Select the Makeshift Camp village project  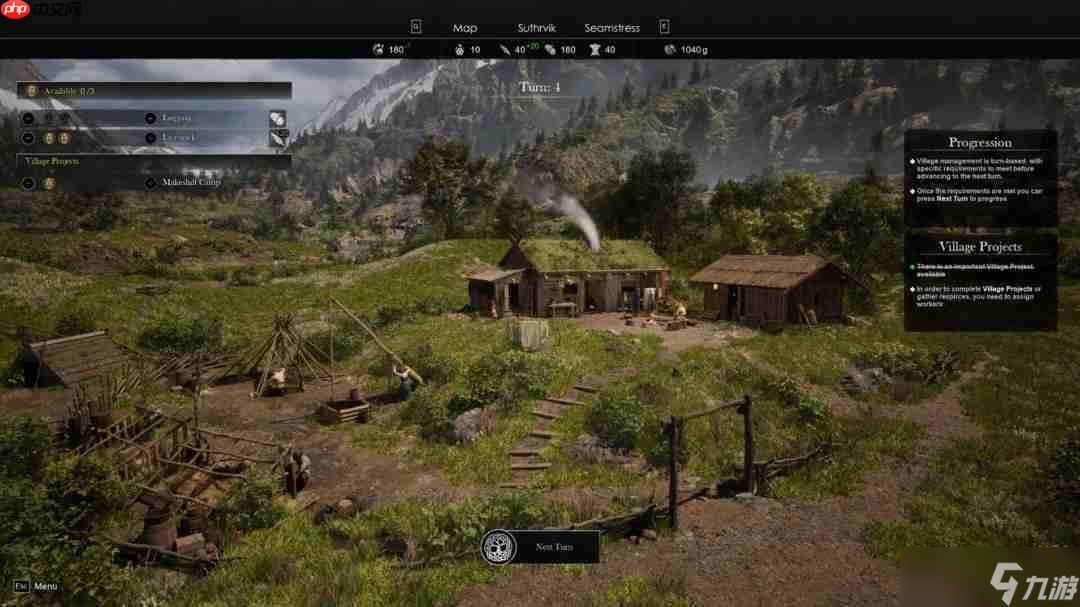[x=191, y=183]
